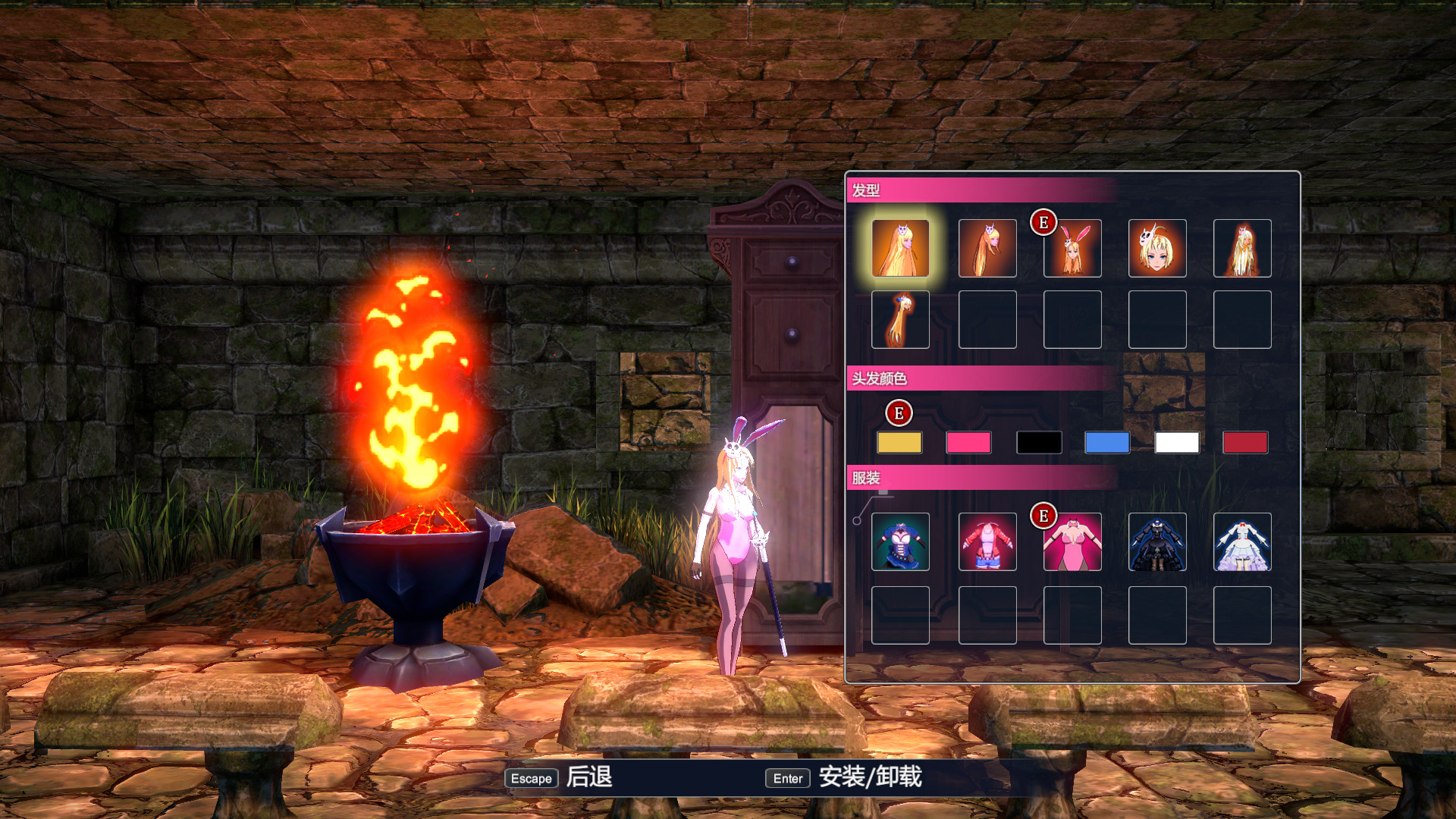Select the long wavy white hairstyle

(1242, 248)
